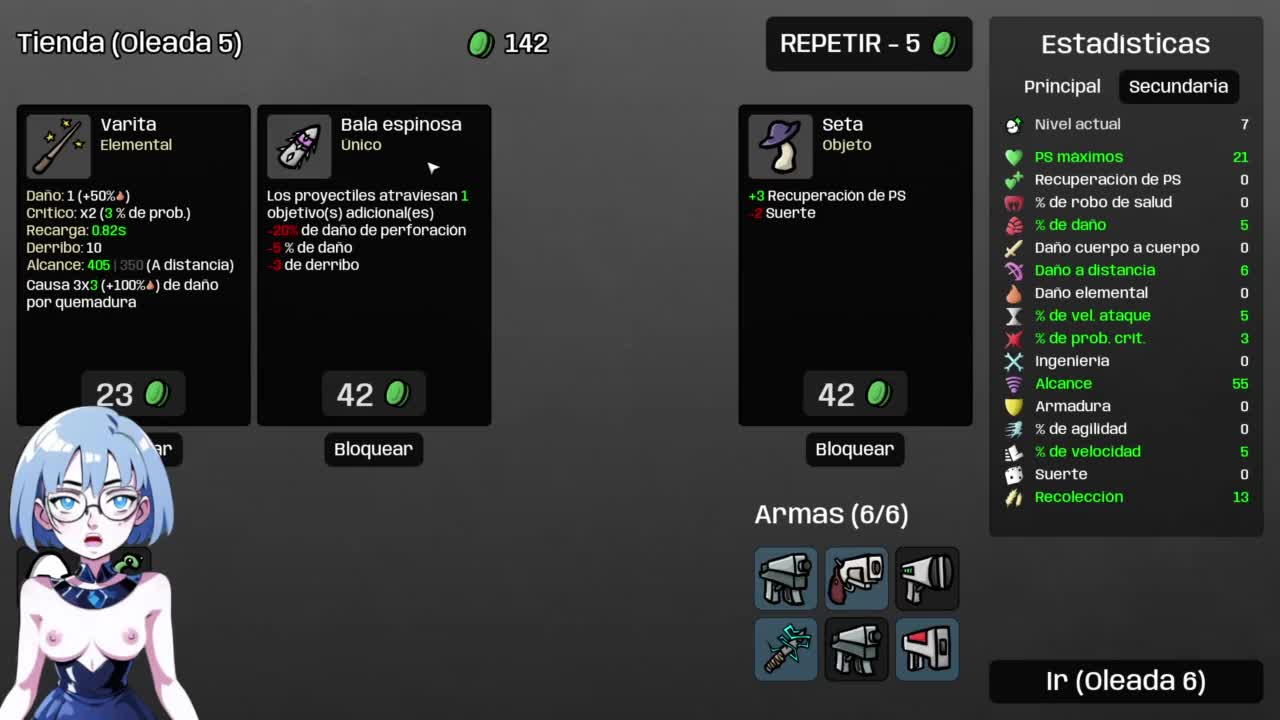Select the Bala espinosa bullet icon
Image resolution: width=1280 pixels, height=720 pixels.
[x=299, y=146]
